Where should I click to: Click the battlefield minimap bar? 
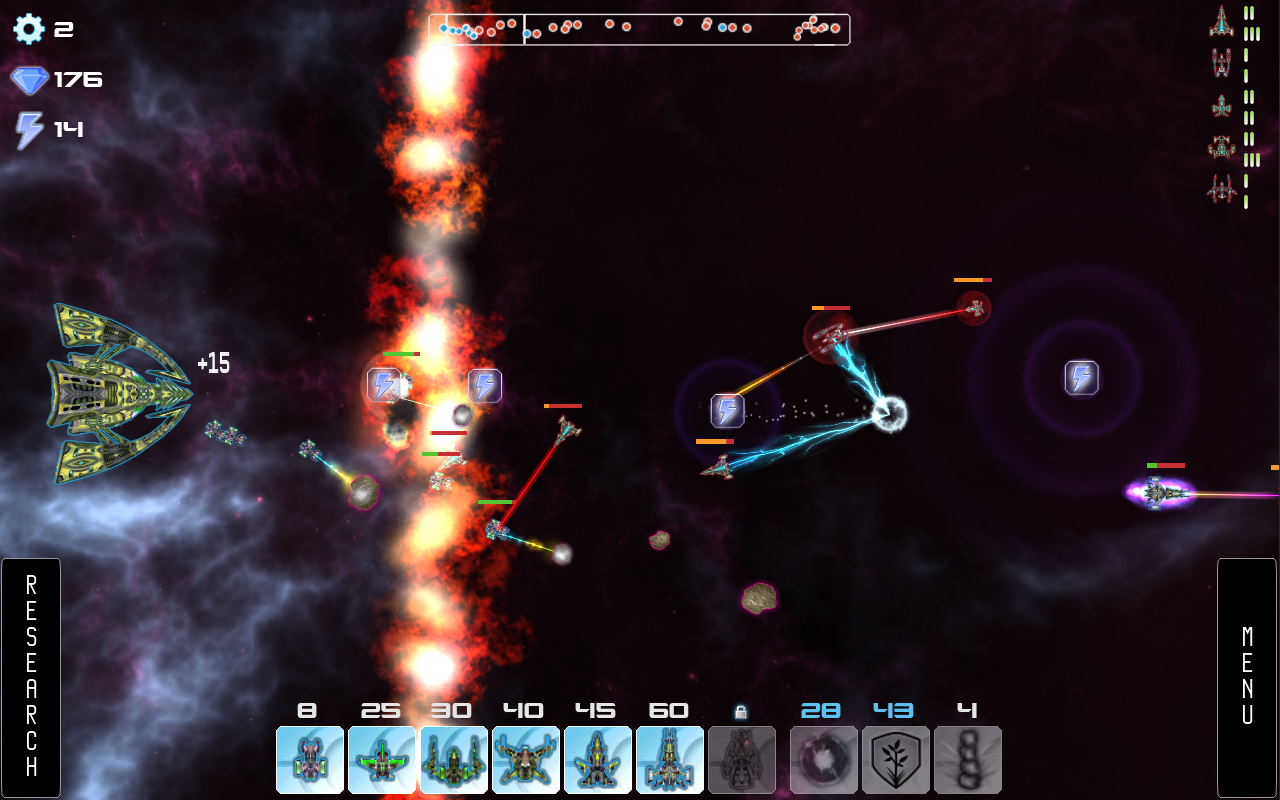pyautogui.click(x=640, y=30)
